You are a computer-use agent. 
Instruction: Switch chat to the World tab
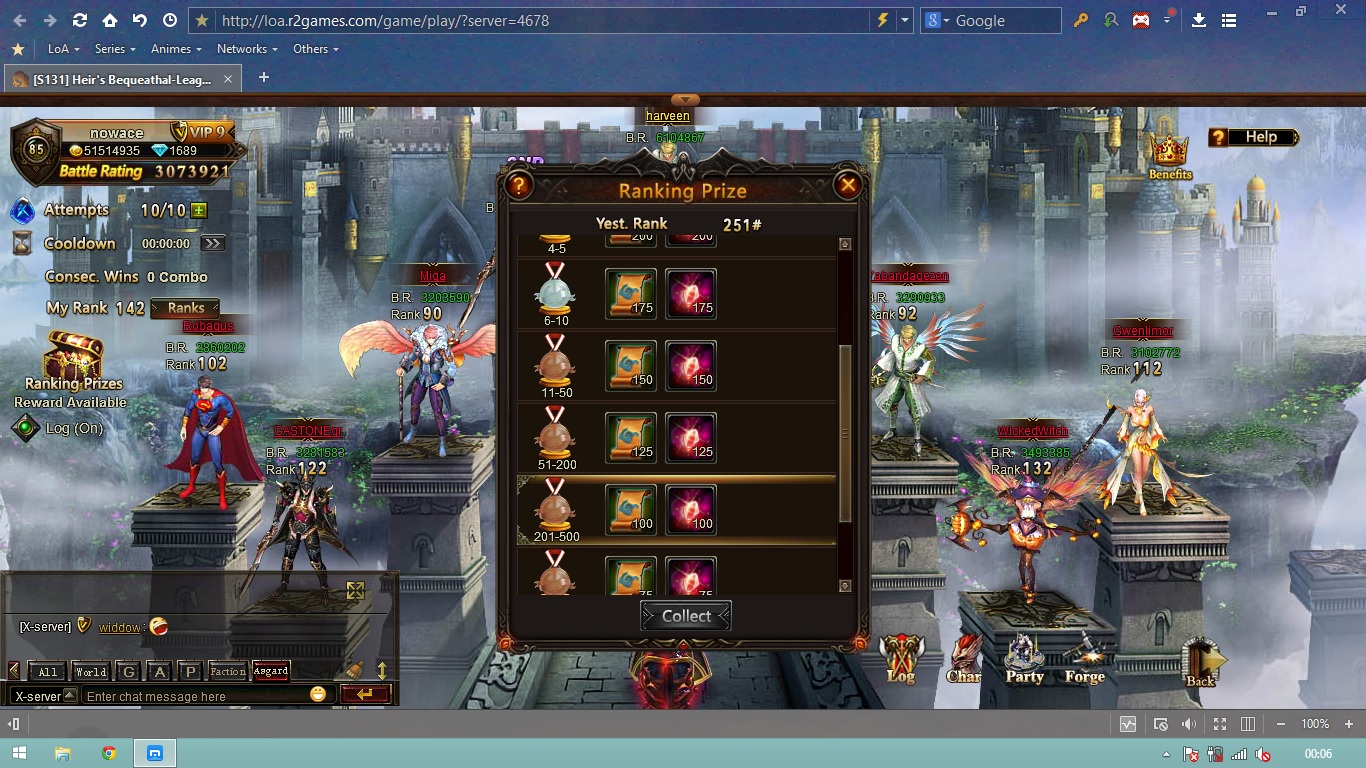[90, 671]
